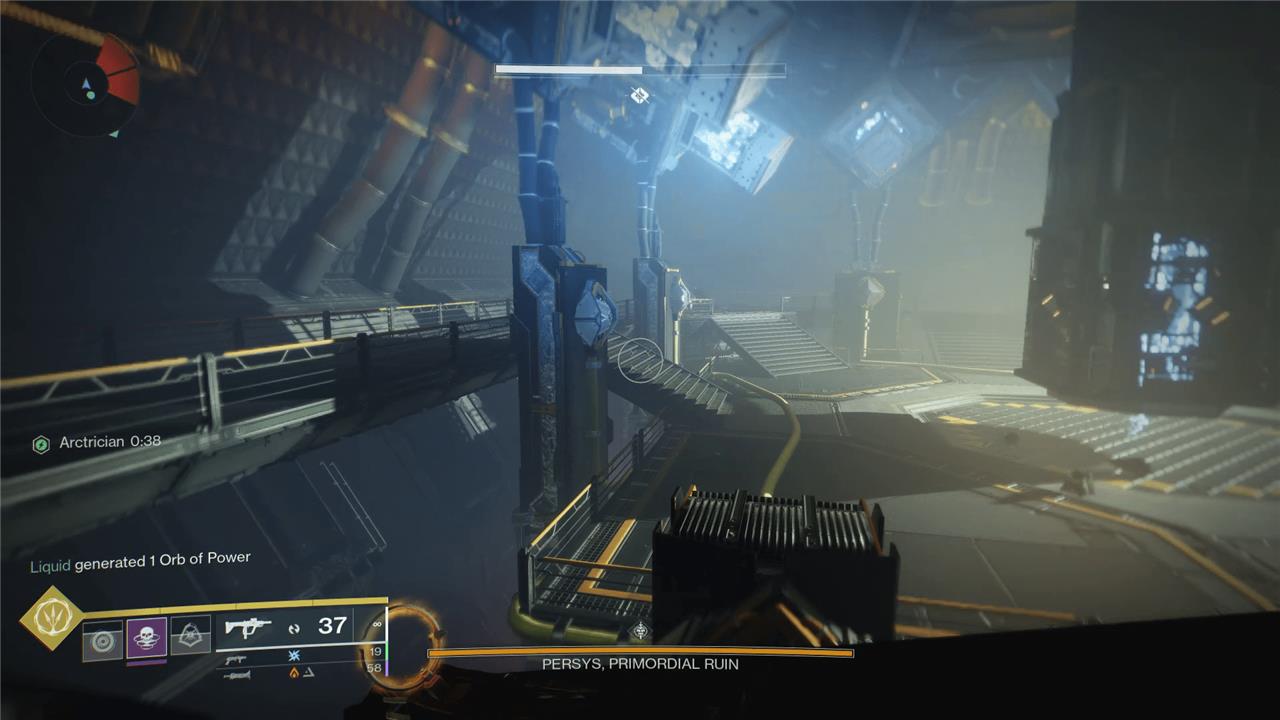Viewport: 1280px width, 720px height.
Task: Switch to the heavy weapon icon
Action: (x=236, y=675)
